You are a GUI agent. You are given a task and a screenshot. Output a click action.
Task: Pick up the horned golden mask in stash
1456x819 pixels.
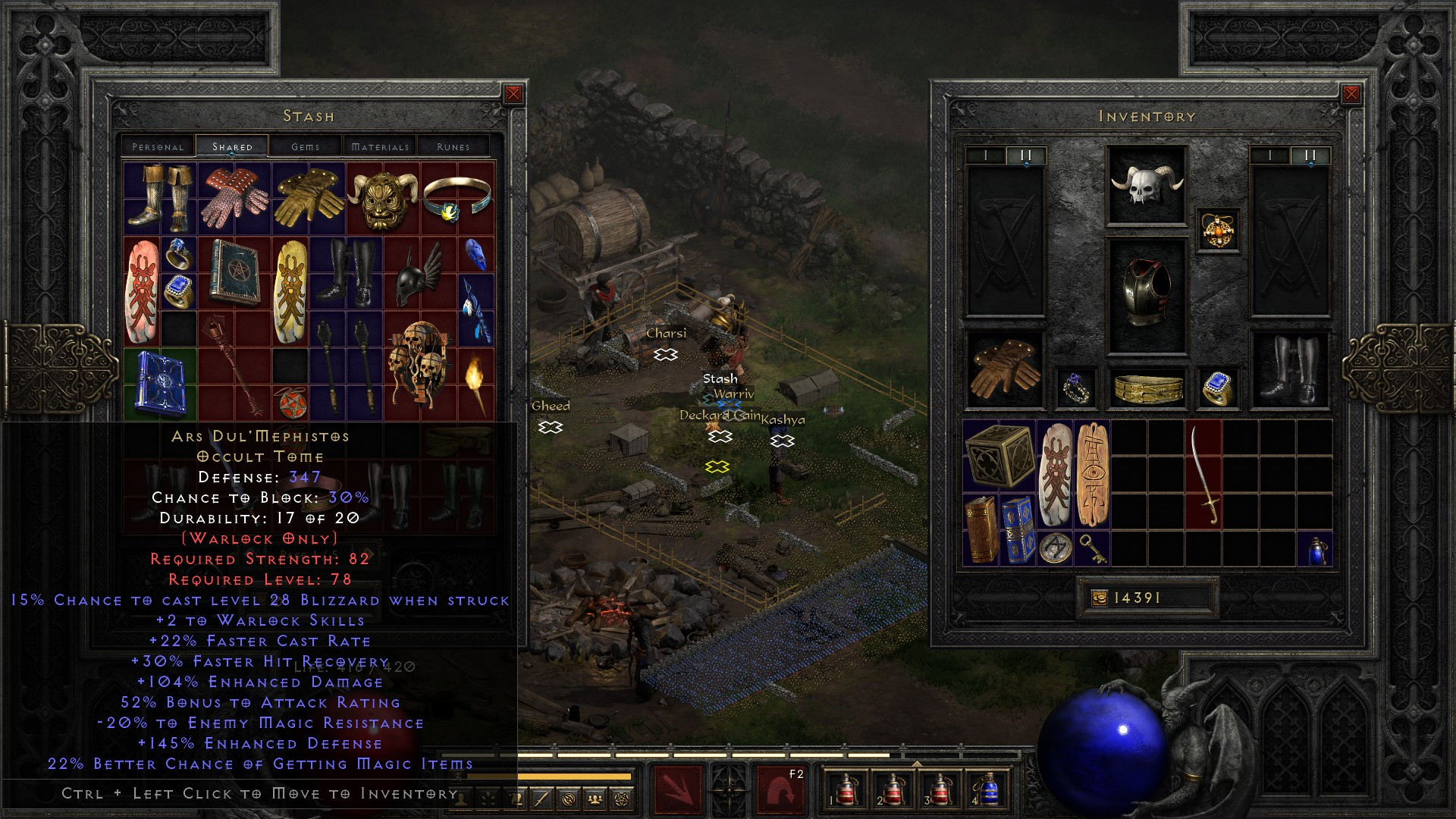coord(382,199)
